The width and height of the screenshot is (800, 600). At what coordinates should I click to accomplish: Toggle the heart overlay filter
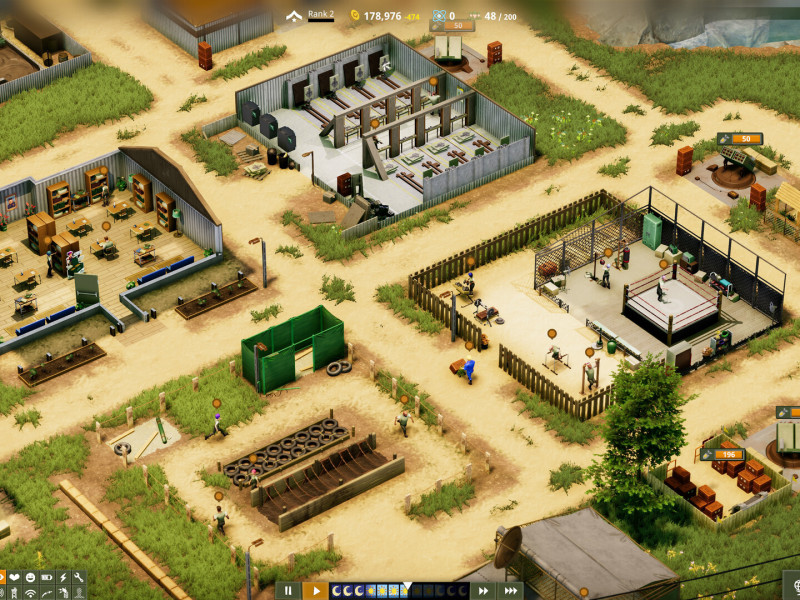(x=15, y=578)
